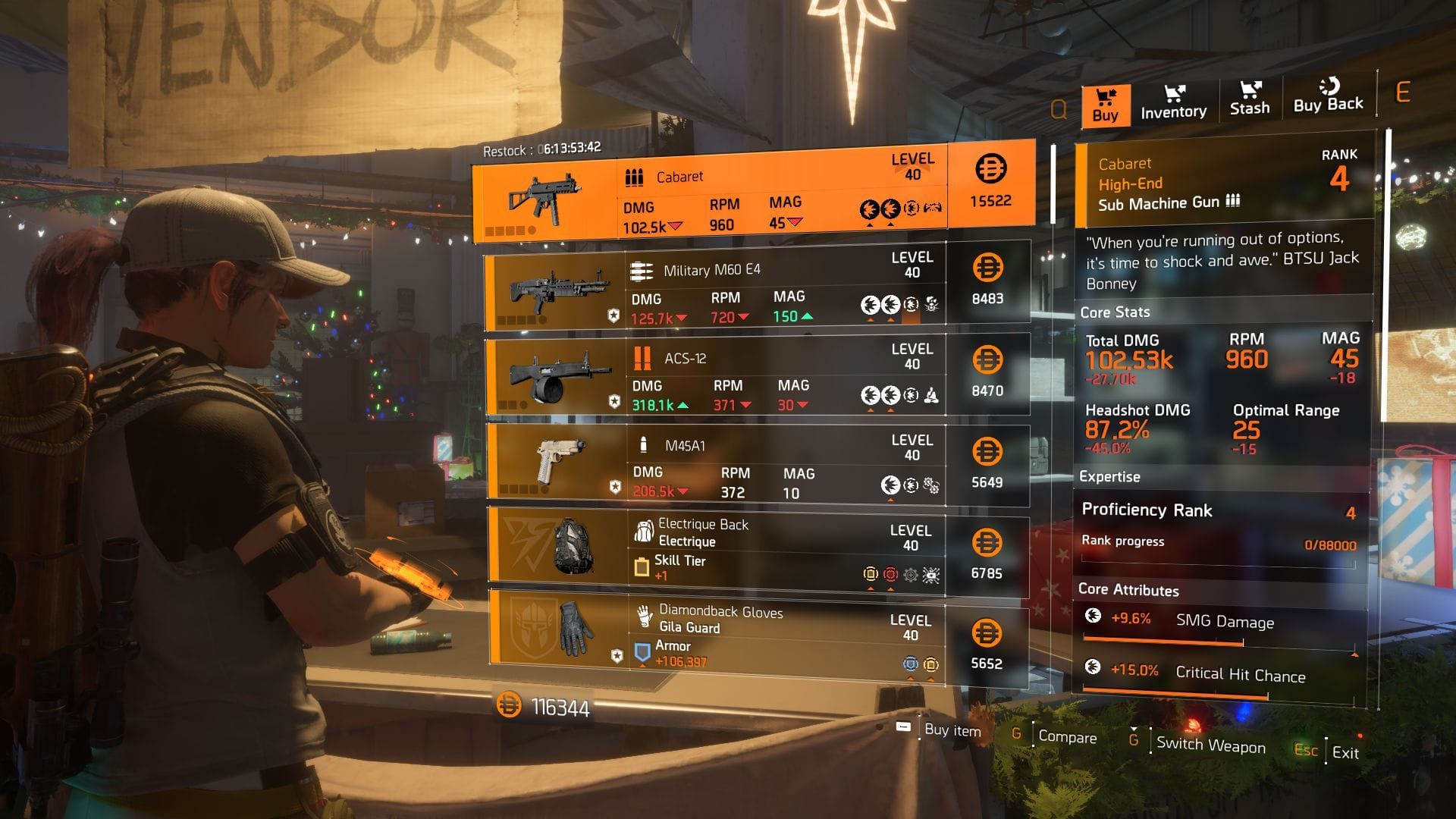Toggle the star badge on the ACS-12 row

[615, 400]
